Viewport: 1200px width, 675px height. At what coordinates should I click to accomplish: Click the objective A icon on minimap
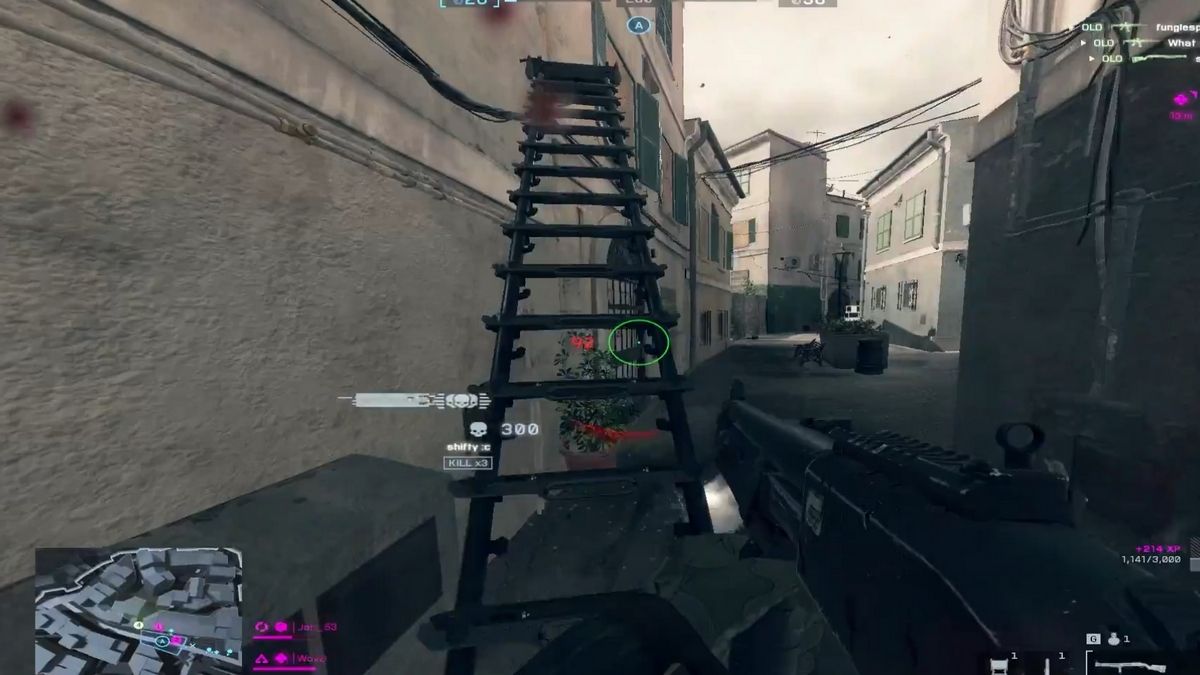(x=161, y=641)
